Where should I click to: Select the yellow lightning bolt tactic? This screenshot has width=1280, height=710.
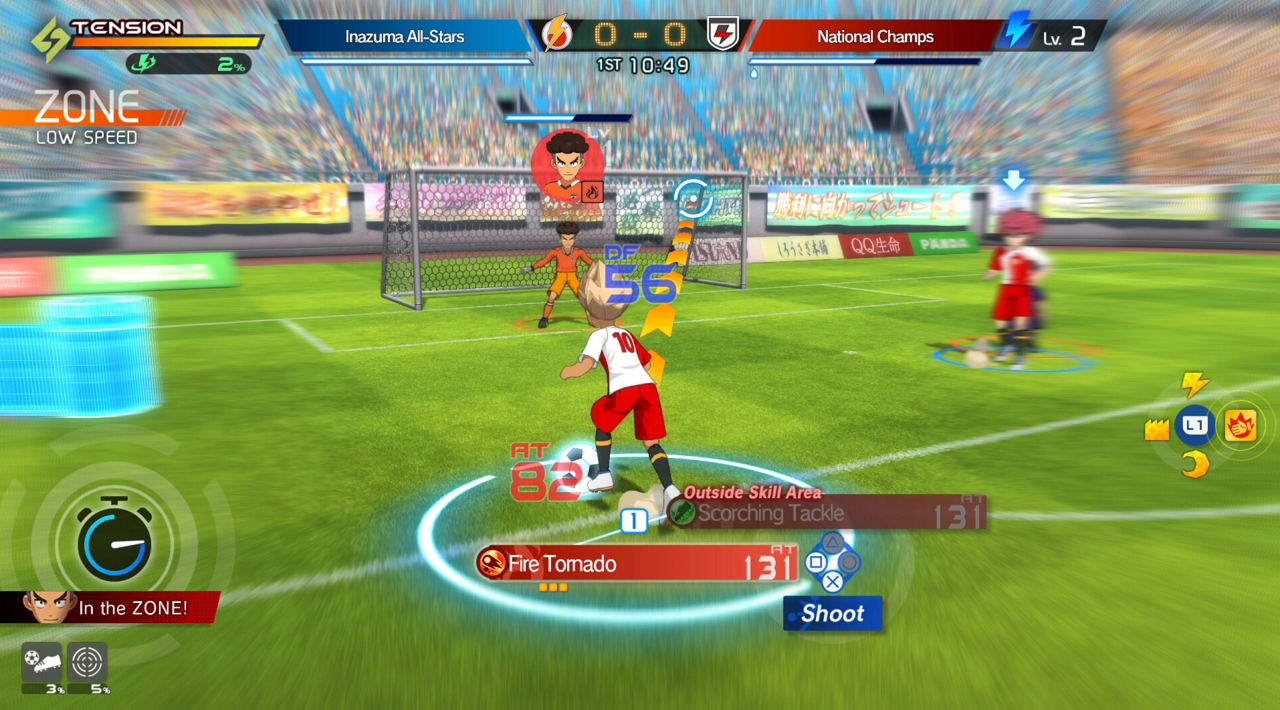1194,385
